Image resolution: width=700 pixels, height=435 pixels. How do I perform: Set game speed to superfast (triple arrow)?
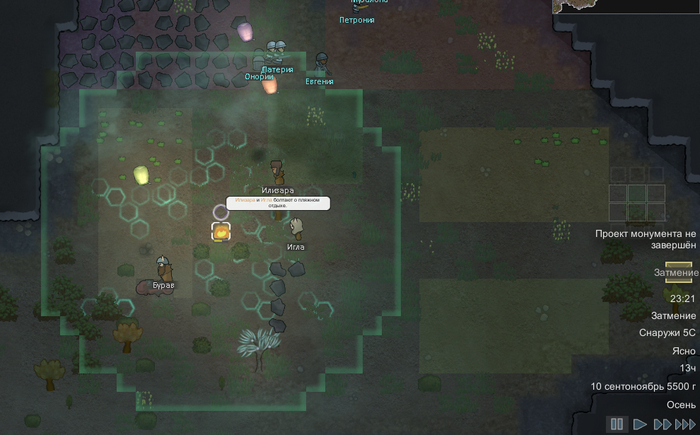pos(685,425)
